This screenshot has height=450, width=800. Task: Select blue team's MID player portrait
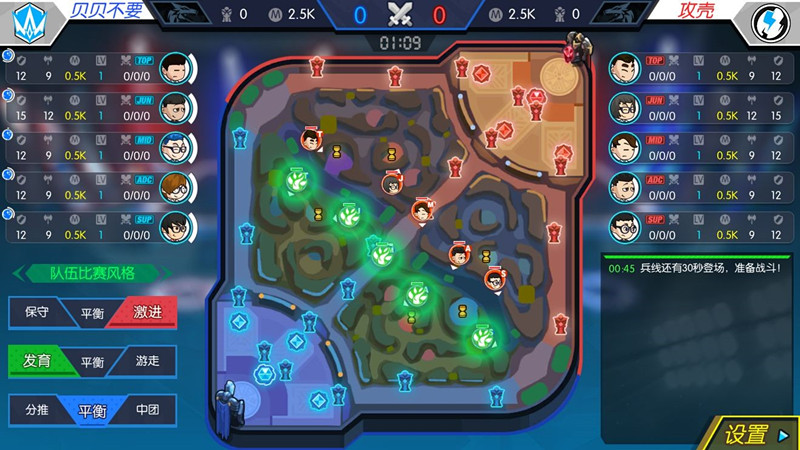pos(175,147)
